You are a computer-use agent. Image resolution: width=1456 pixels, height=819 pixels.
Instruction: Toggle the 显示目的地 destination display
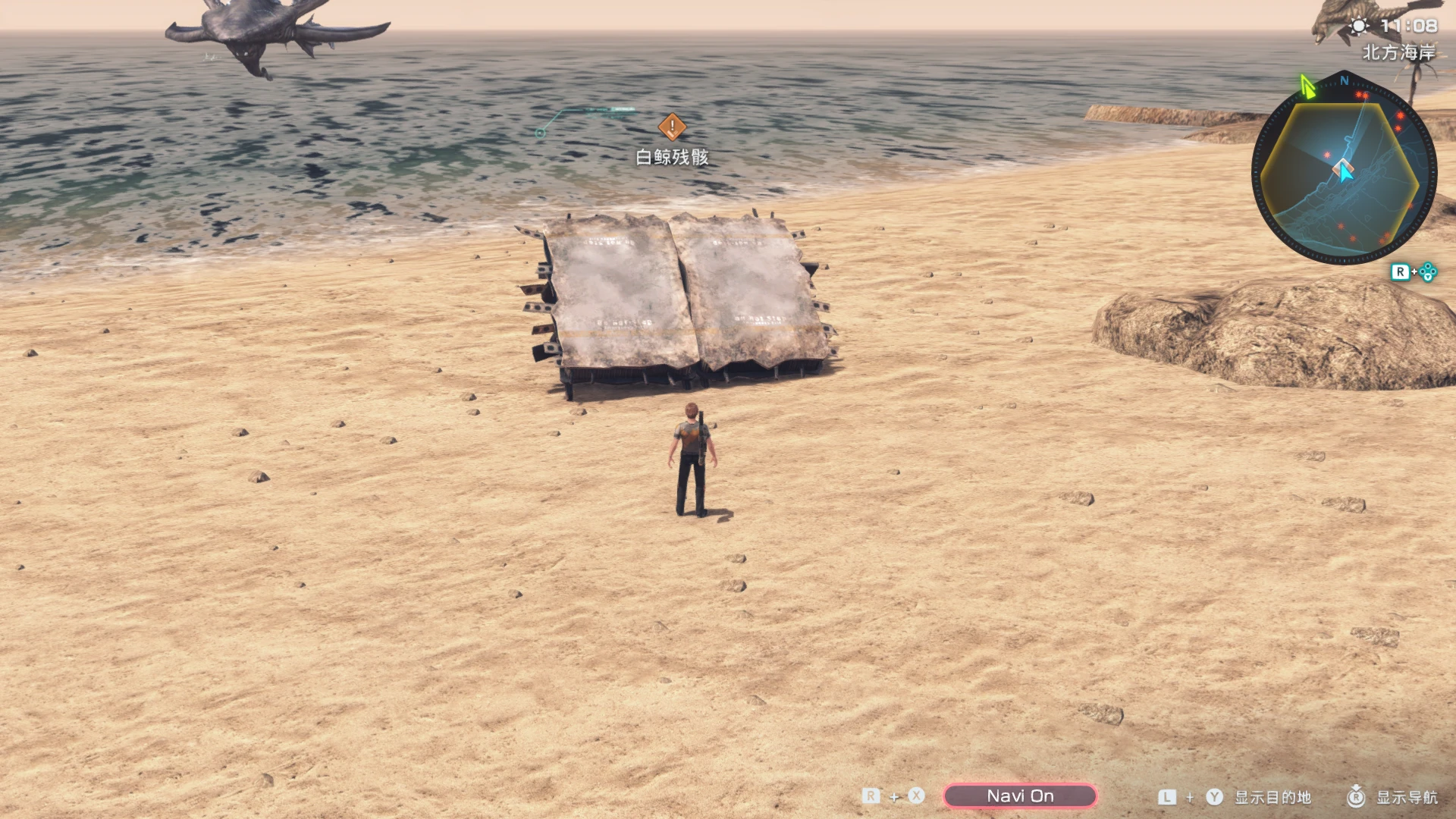point(1273,796)
